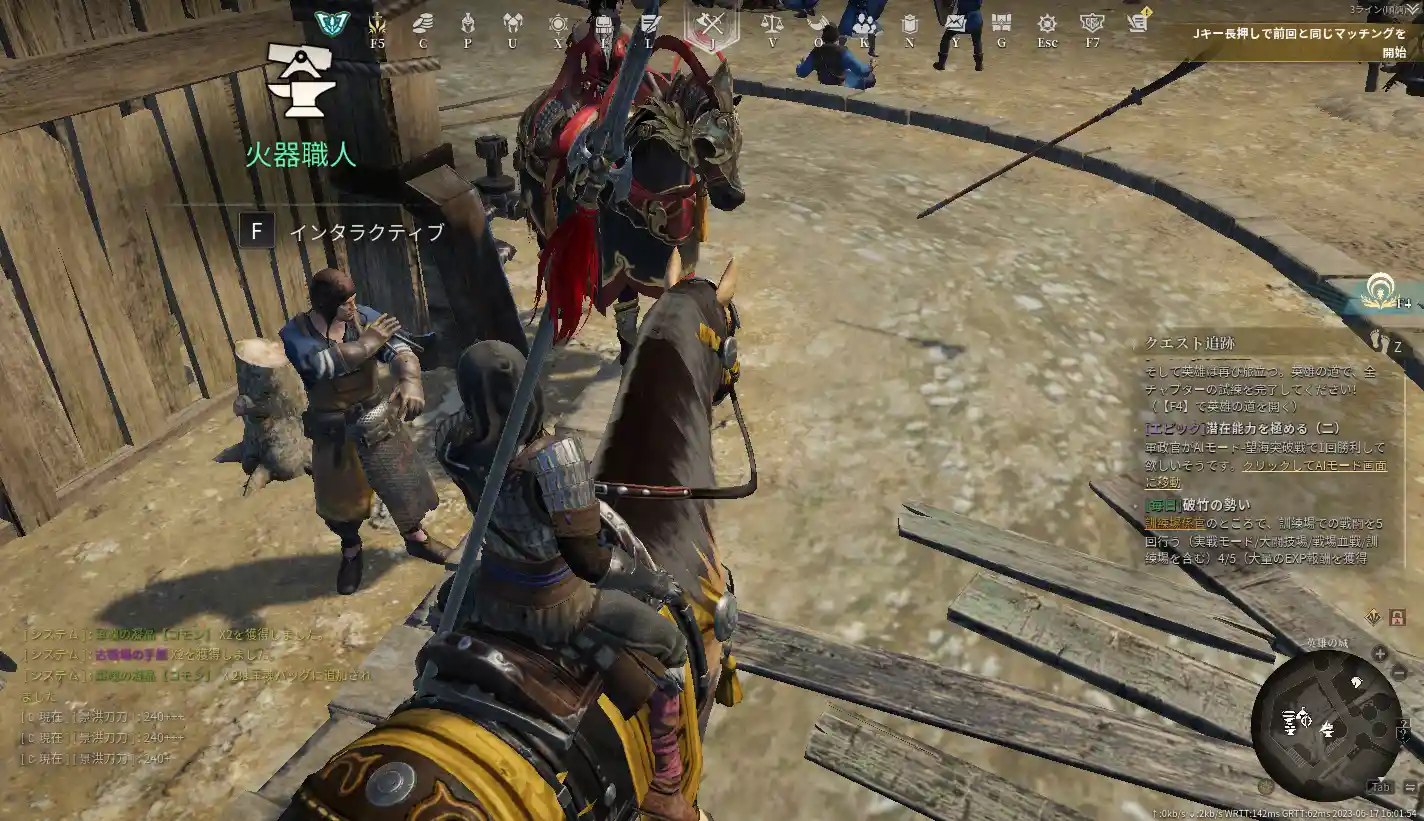Expand the minimap with the Tab control
Image resolution: width=1424 pixels, height=821 pixels.
click(x=1380, y=787)
